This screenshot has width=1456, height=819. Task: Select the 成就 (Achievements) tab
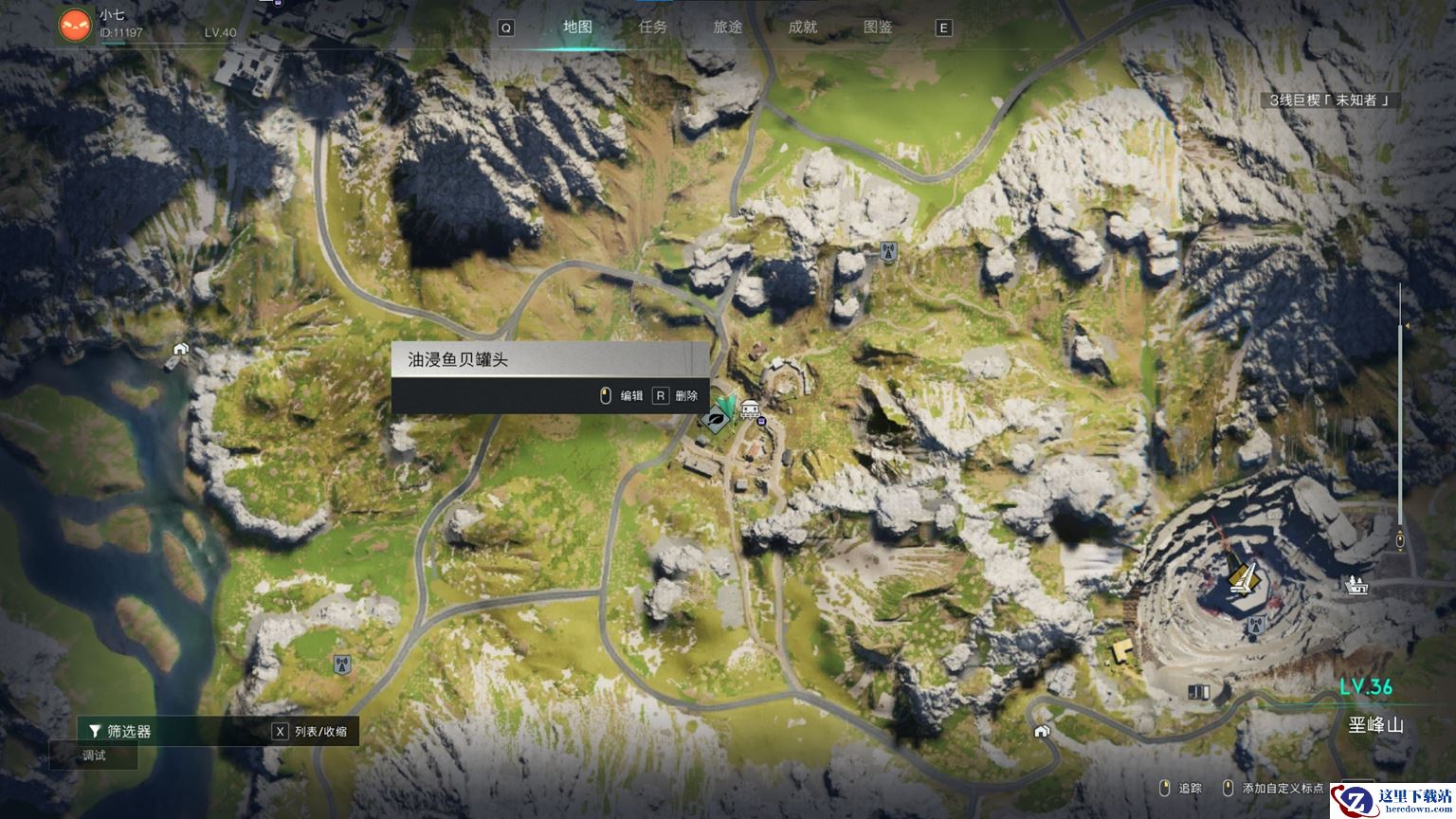point(802,27)
